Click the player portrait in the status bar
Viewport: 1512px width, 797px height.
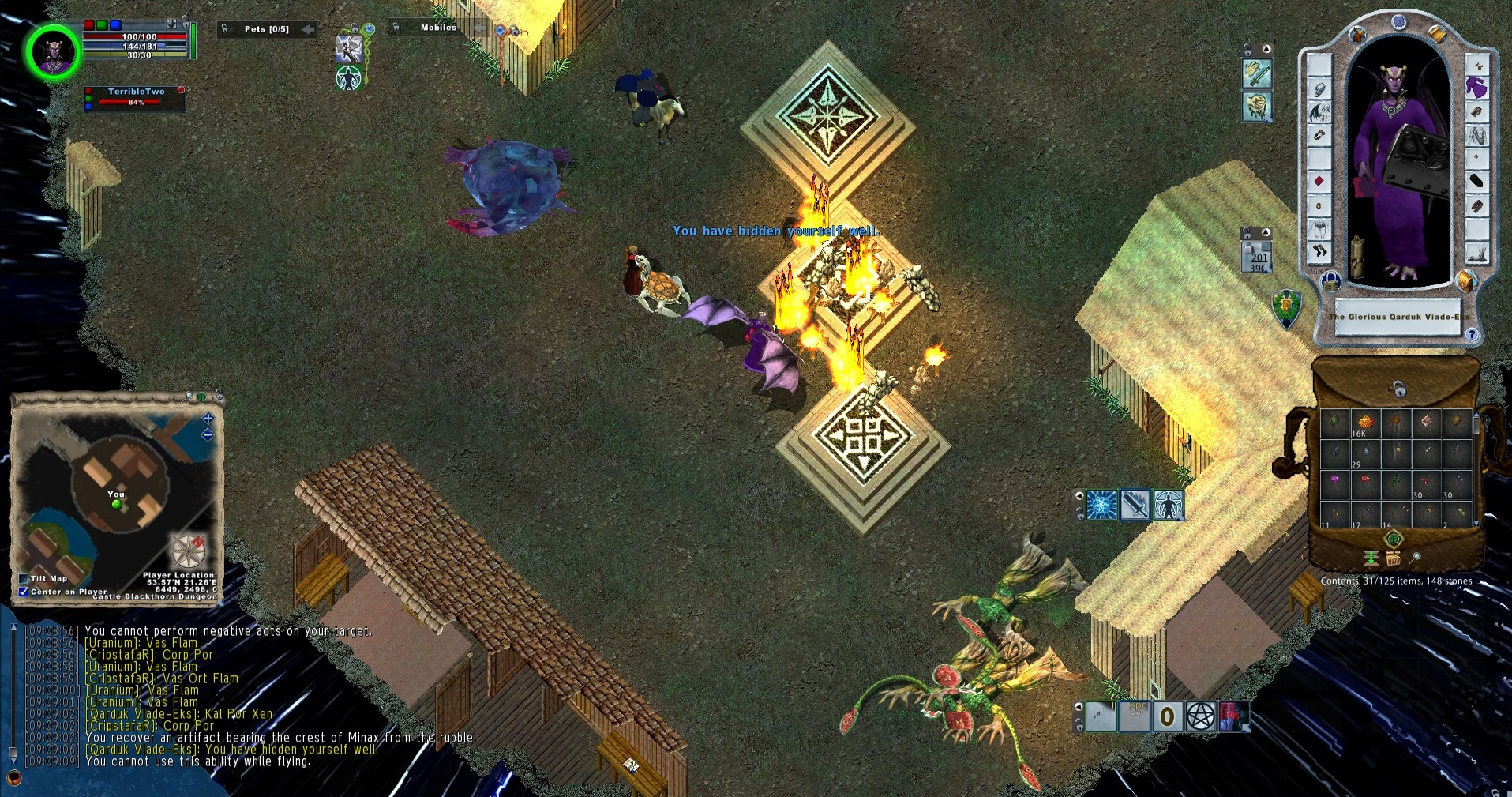pos(53,52)
